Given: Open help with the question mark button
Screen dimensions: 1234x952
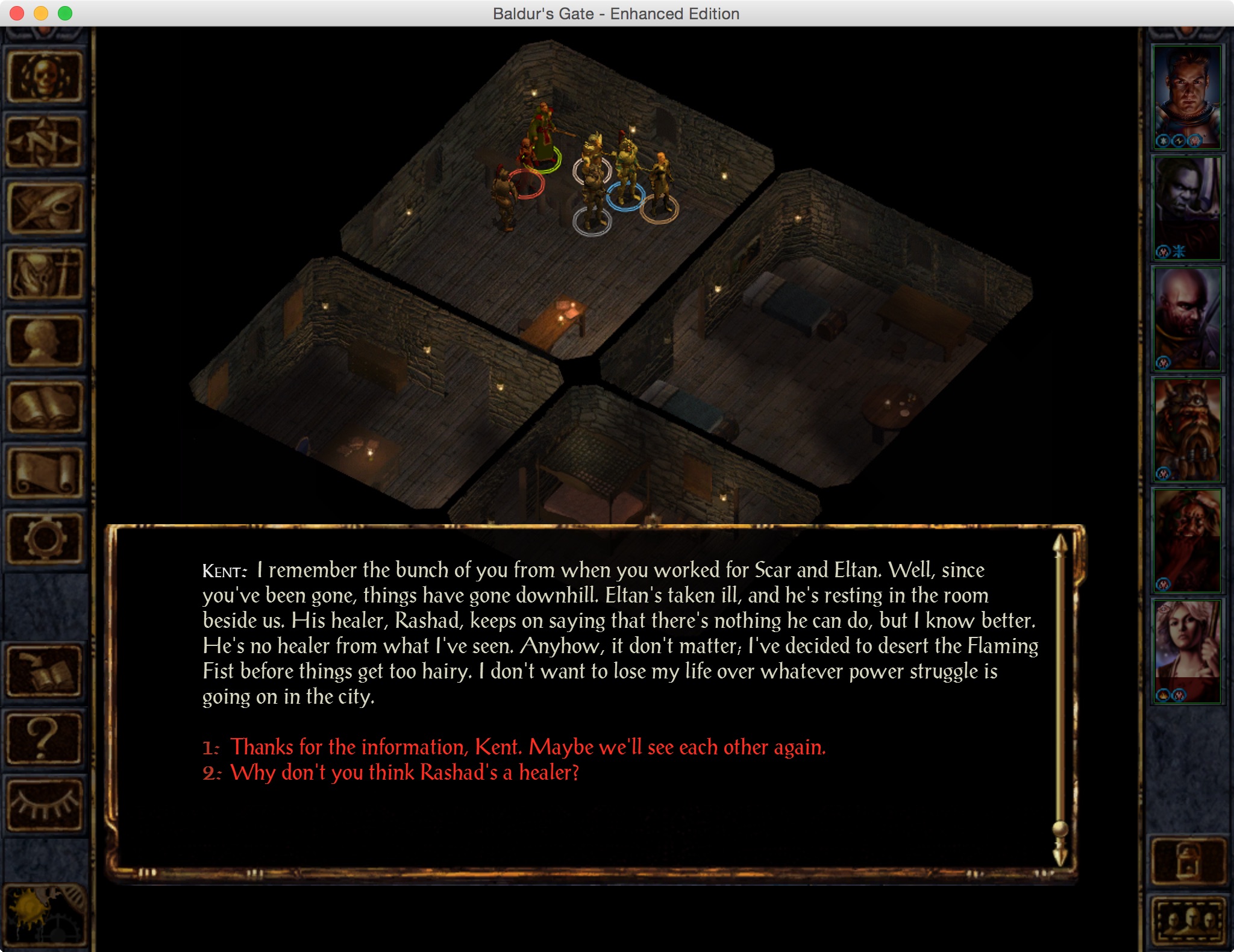Looking at the screenshot, I should point(44,738).
